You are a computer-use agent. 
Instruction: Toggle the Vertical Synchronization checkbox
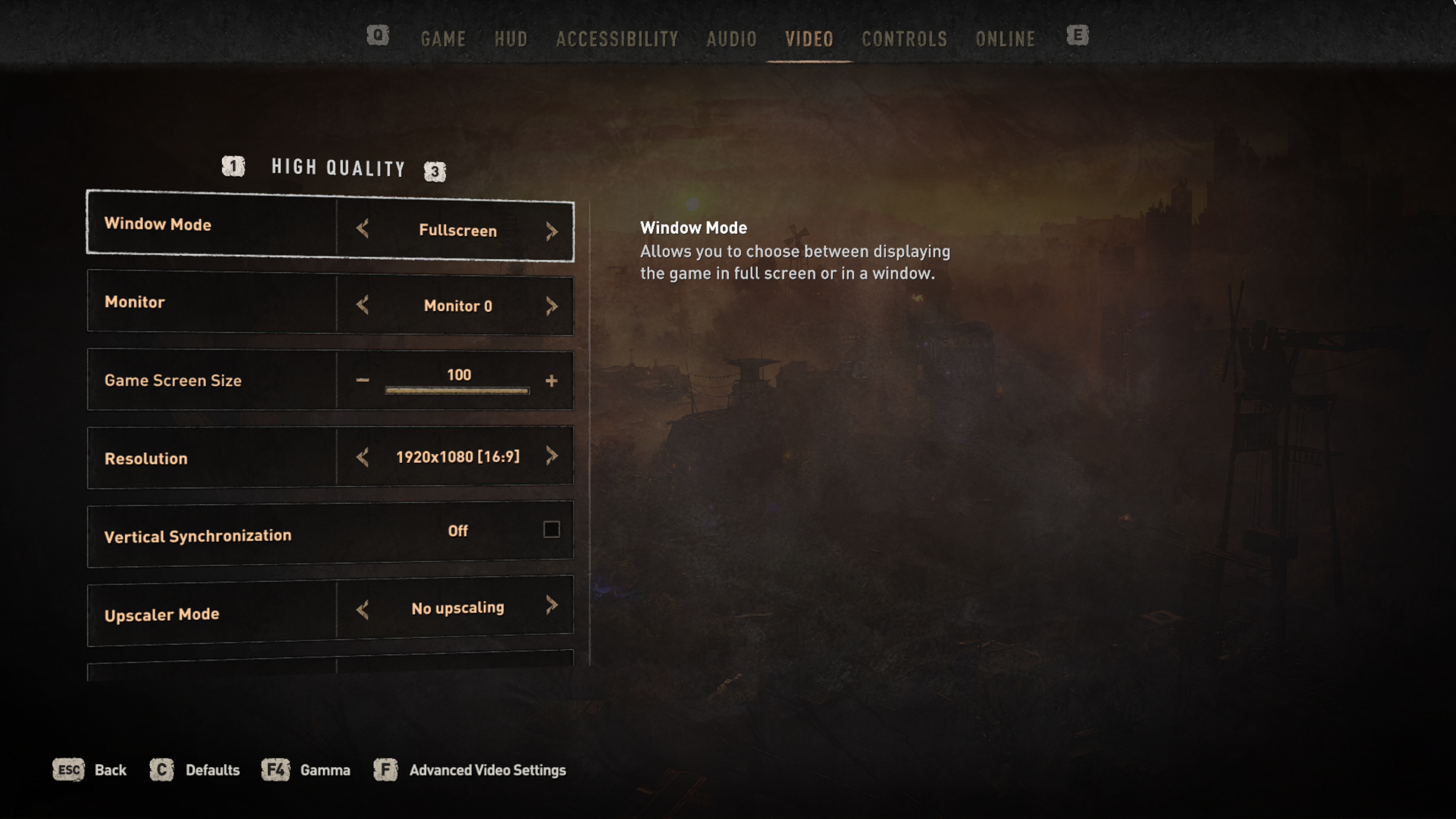coord(552,530)
